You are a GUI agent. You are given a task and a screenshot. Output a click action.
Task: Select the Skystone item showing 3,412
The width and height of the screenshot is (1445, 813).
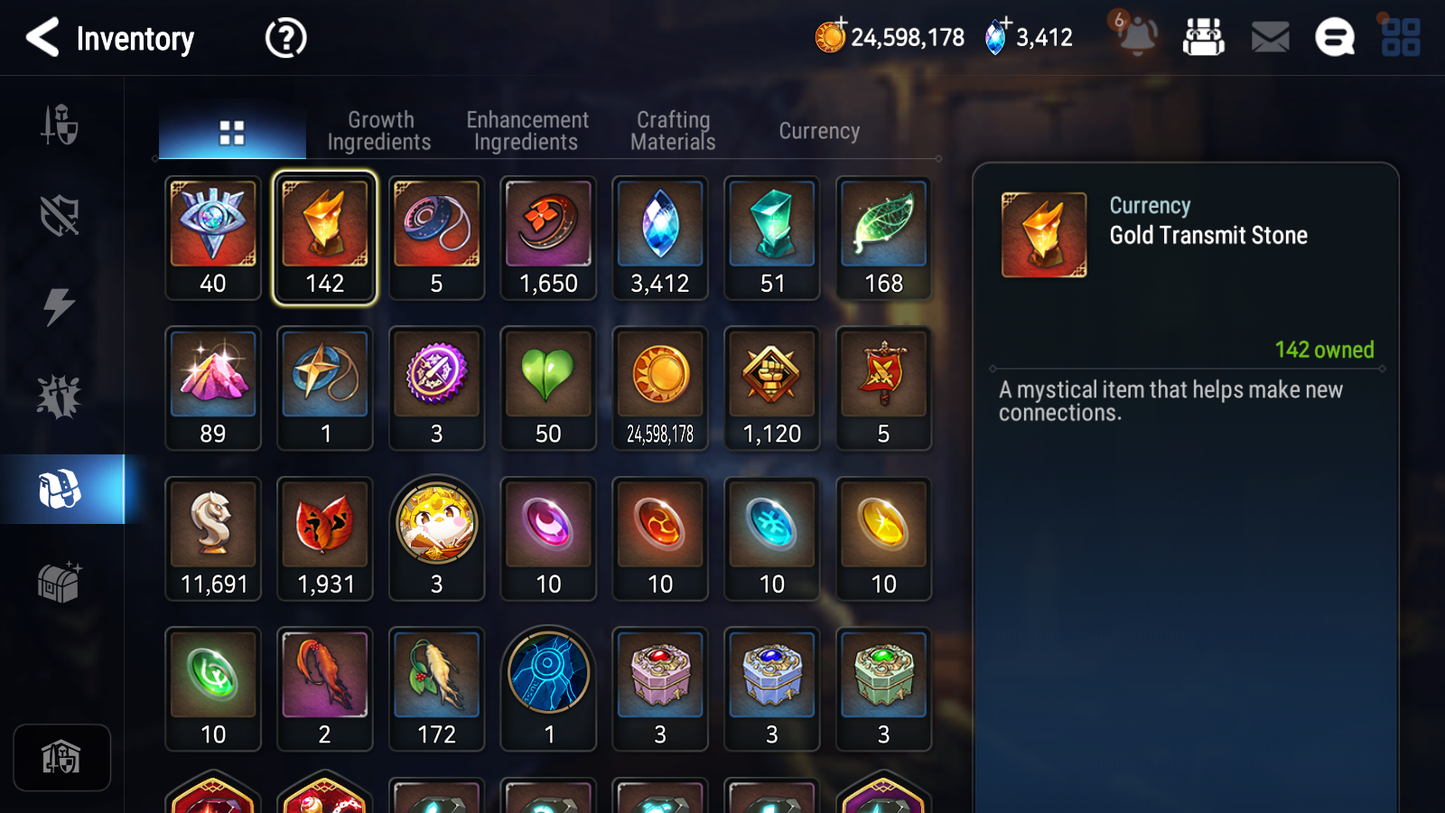[x=660, y=237]
